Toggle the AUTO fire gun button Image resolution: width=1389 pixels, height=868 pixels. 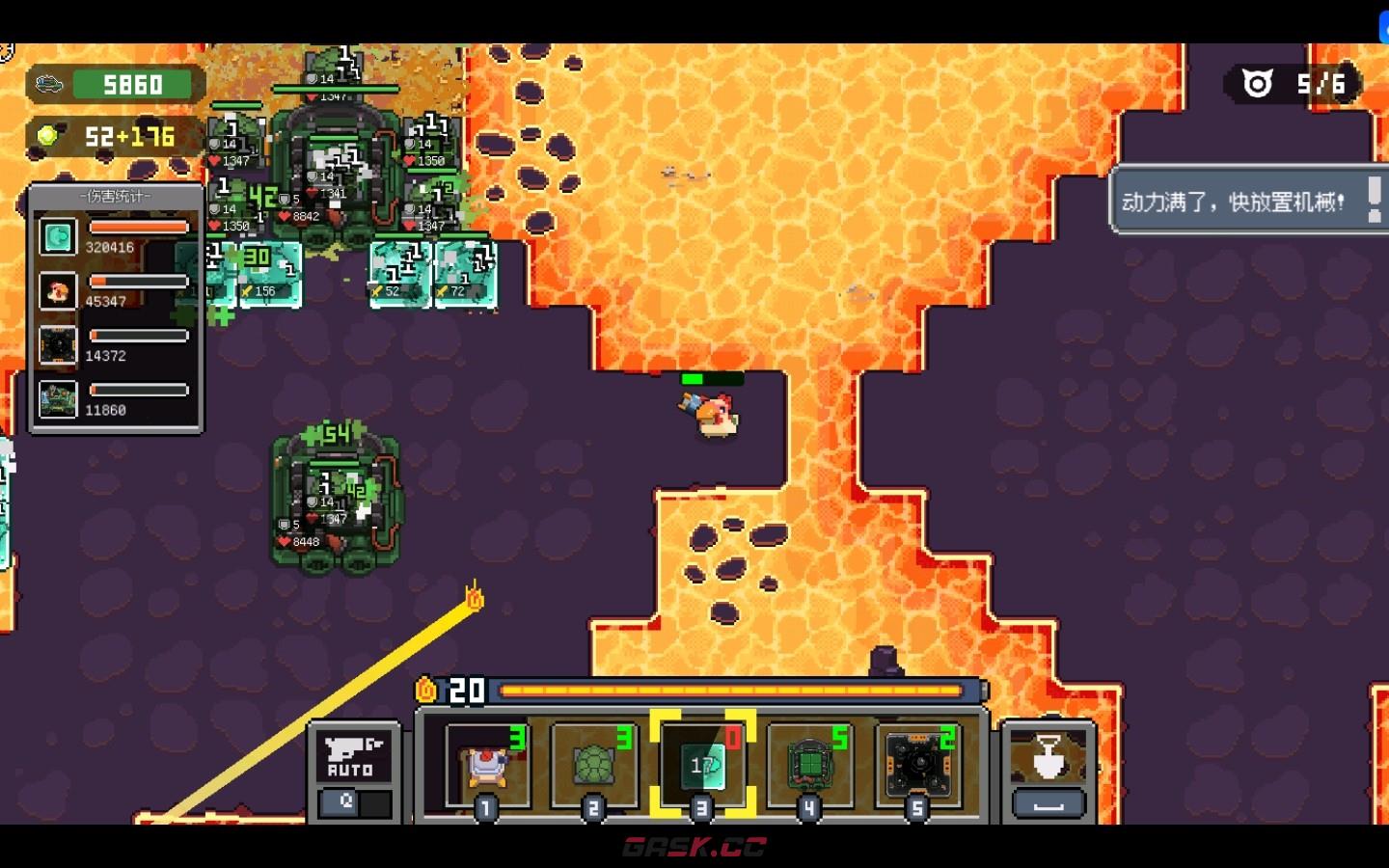coord(352,758)
